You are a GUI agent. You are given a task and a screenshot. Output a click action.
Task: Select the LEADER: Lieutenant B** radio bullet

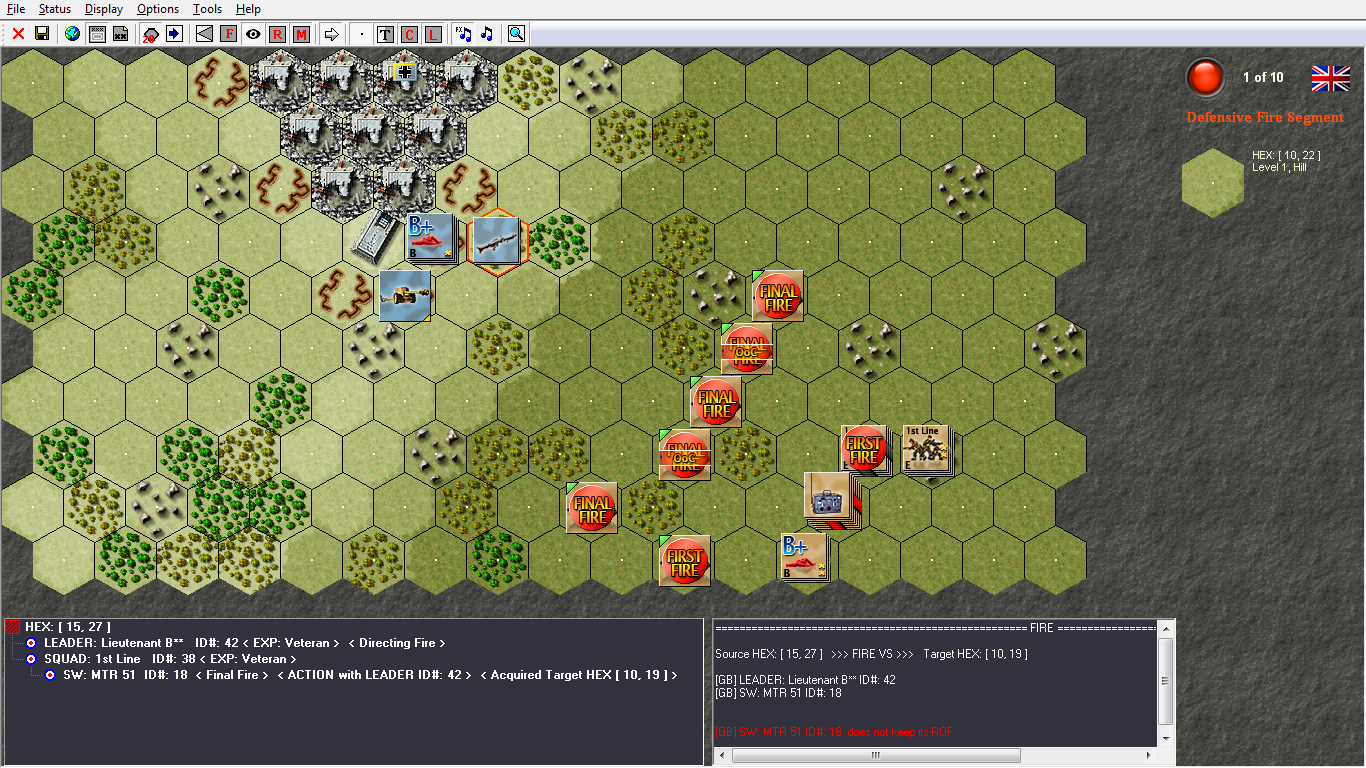[x=31, y=642]
